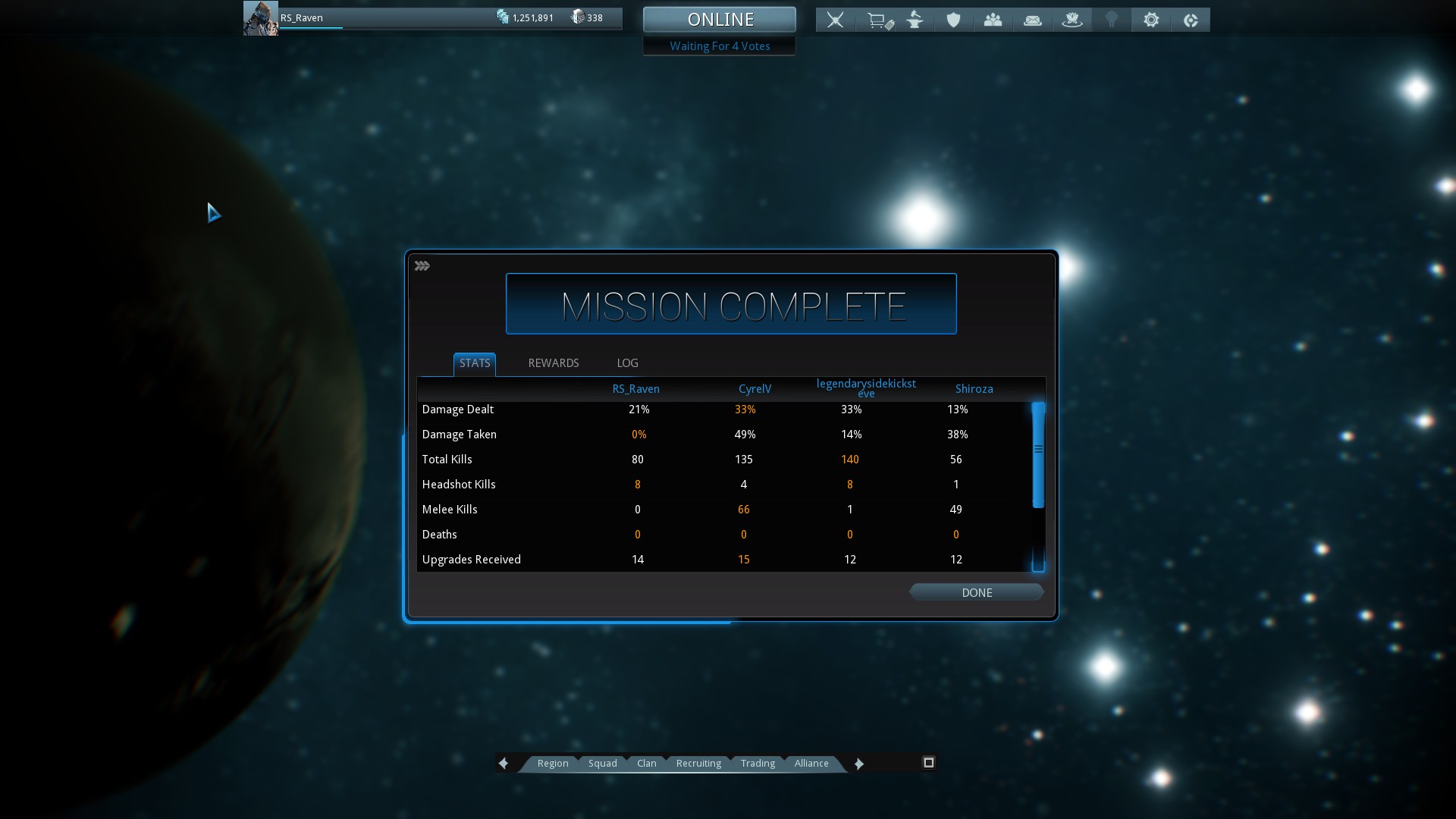The width and height of the screenshot is (1456, 819).
Task: Click the DONE button
Action: pyautogui.click(x=976, y=592)
